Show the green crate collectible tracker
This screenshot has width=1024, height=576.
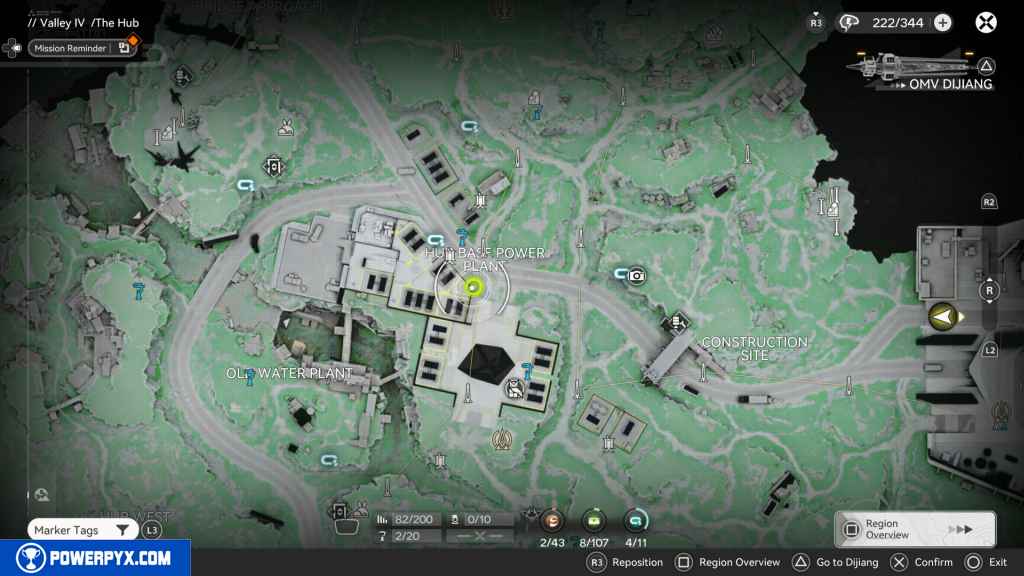(x=595, y=520)
